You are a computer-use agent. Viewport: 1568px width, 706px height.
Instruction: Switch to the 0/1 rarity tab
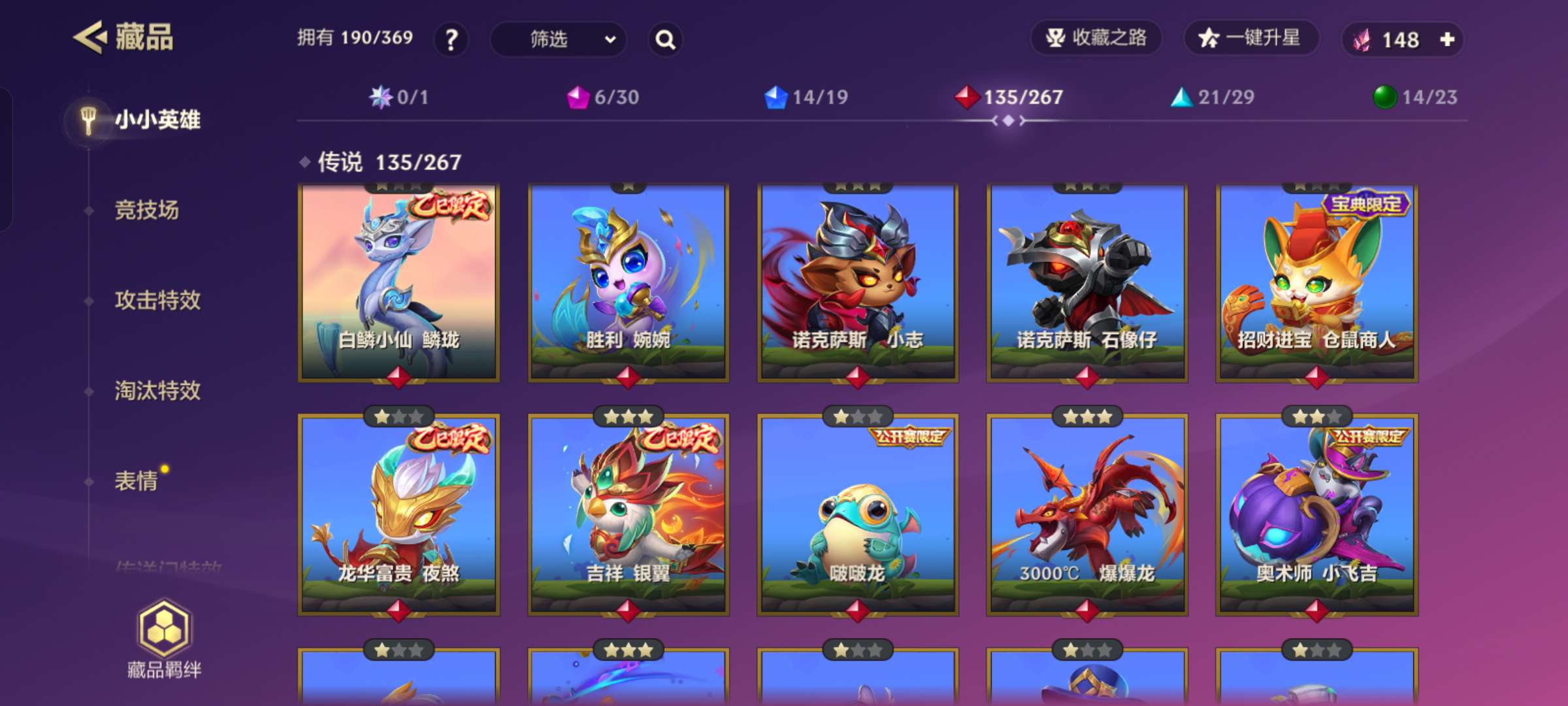point(399,97)
